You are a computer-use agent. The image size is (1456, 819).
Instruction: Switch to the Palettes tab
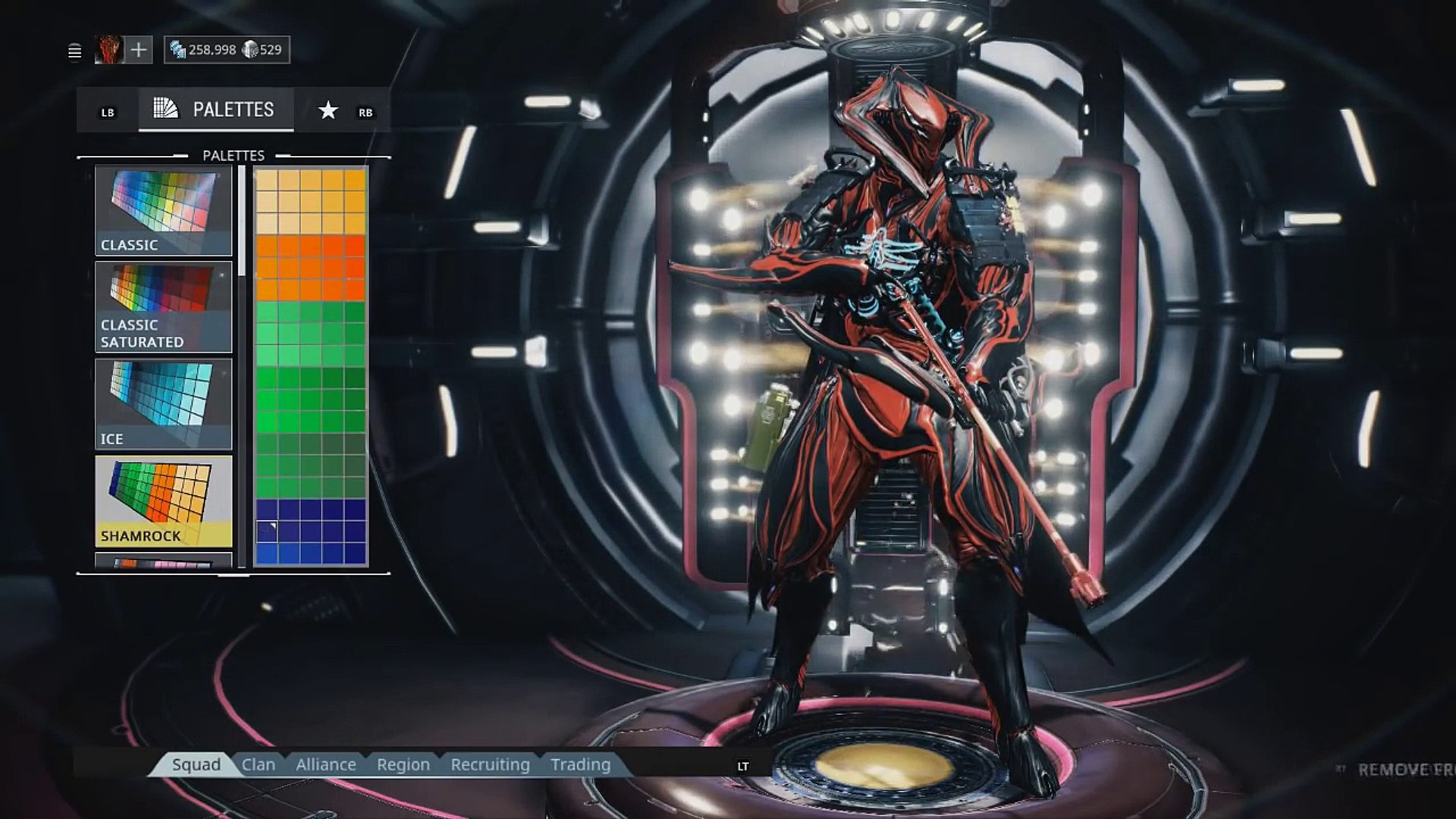pyautogui.click(x=216, y=110)
